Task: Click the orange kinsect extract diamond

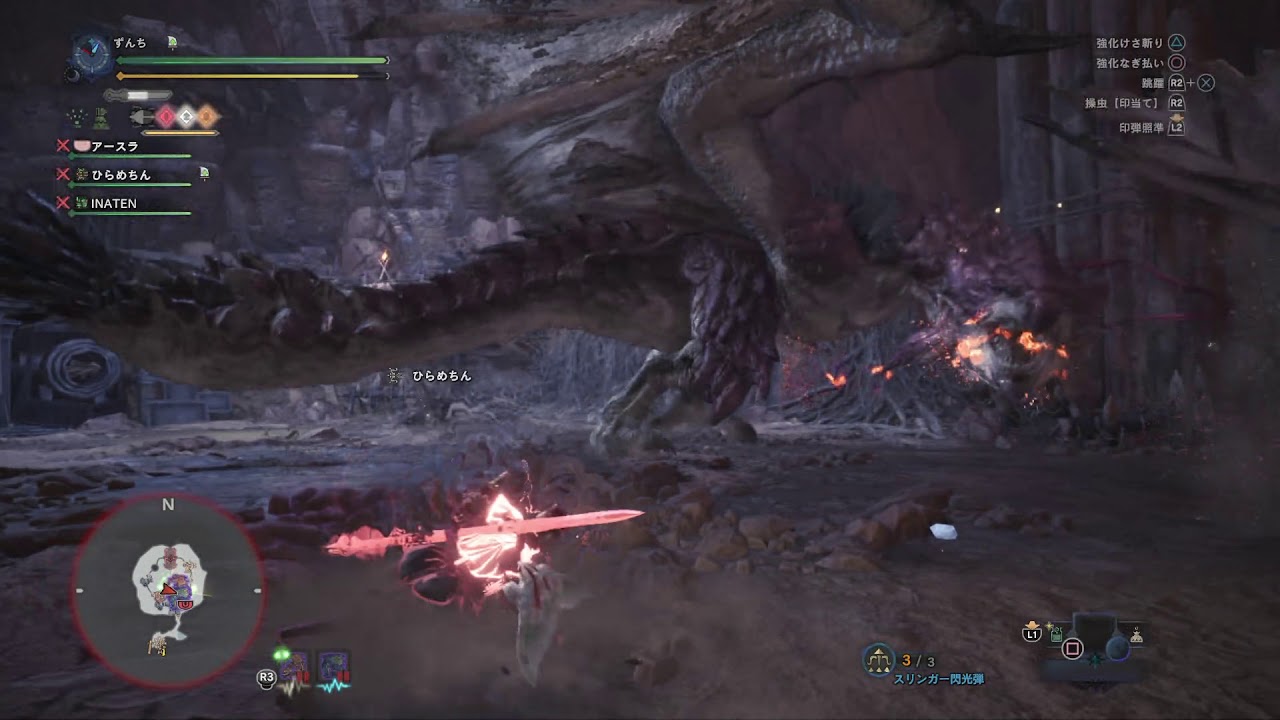Action: tap(206, 115)
